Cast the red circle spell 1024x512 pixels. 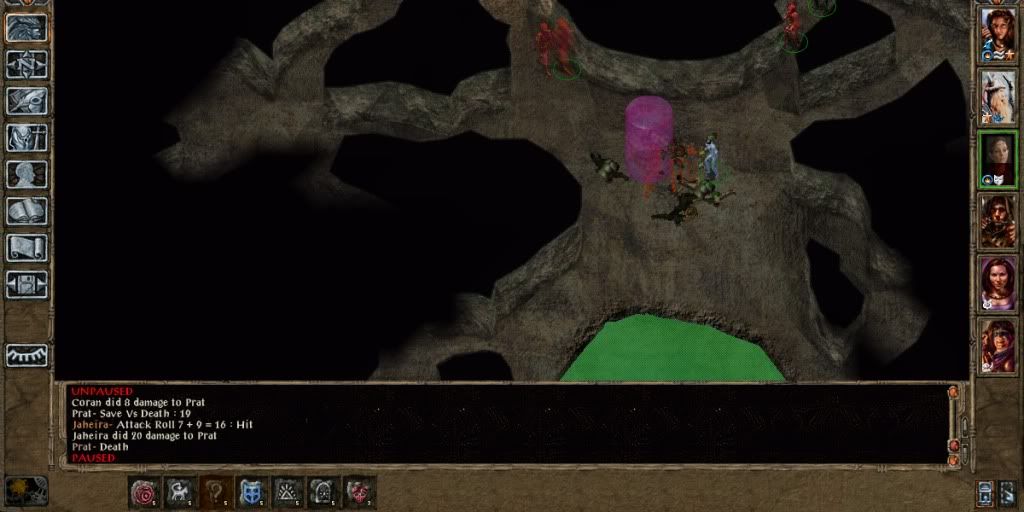145,491
